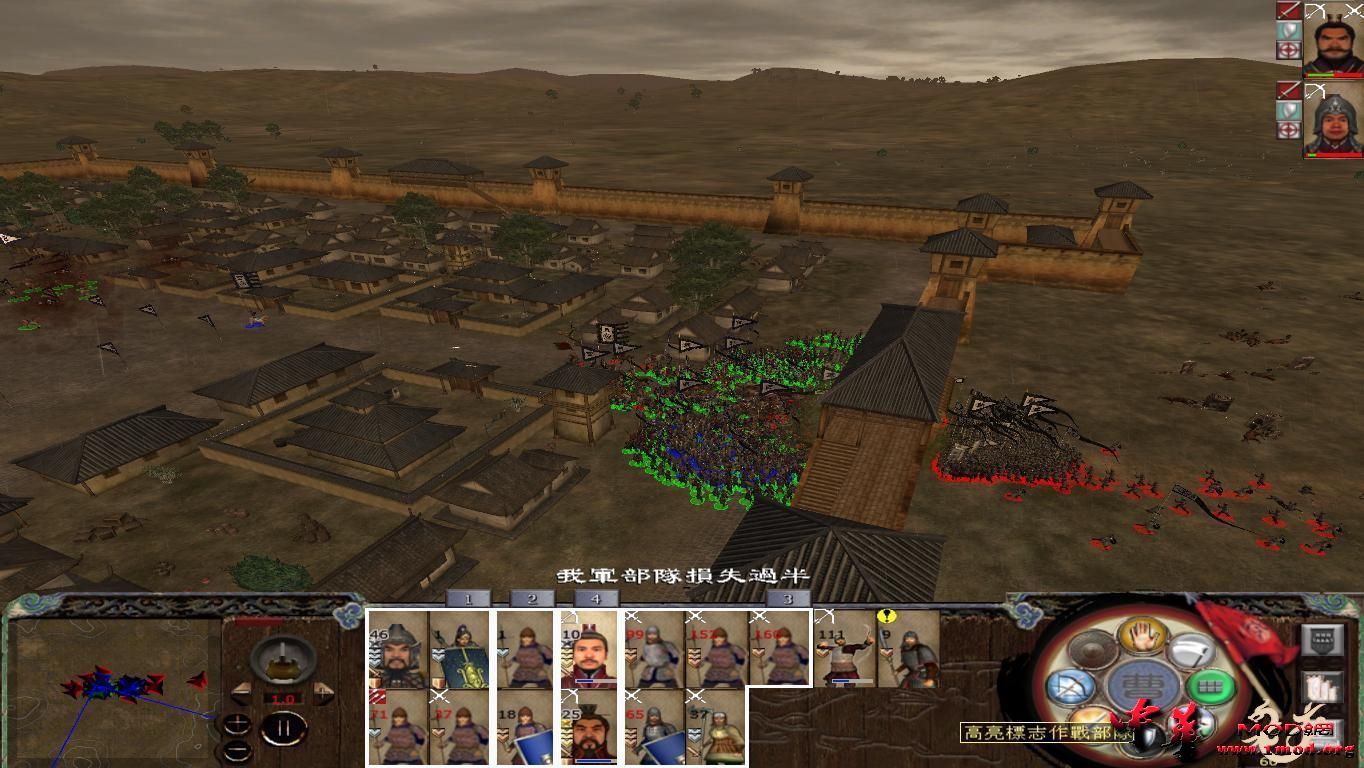
Task: Click the shield banner icon right of the wheel
Action: point(1321,639)
